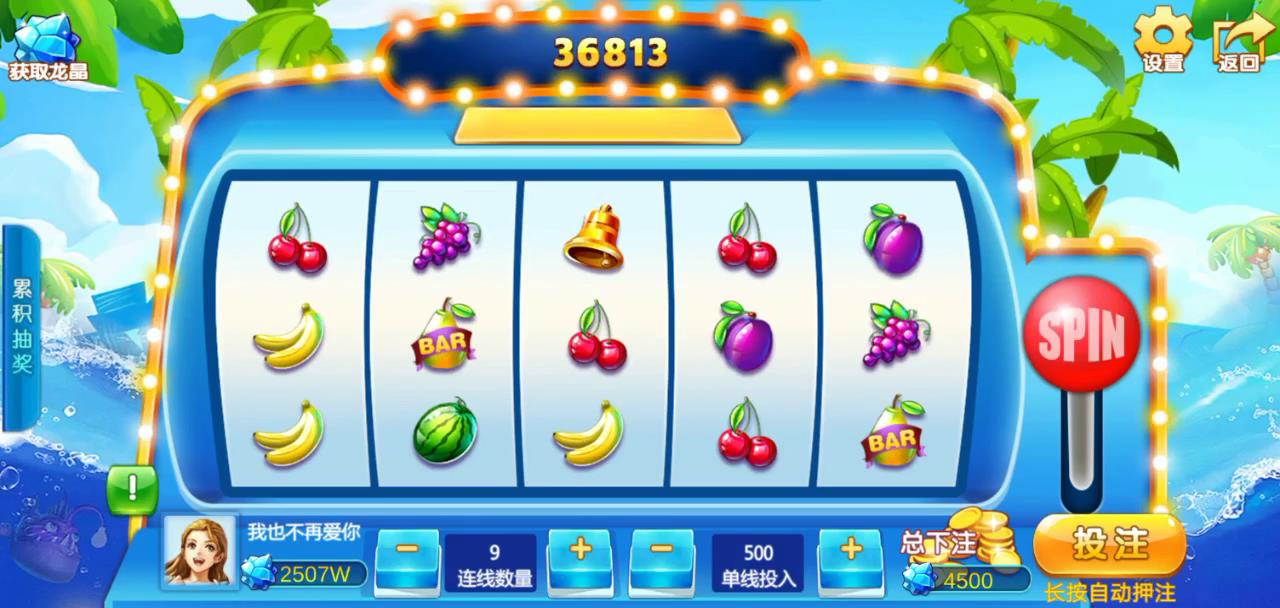This screenshot has width=1280, height=608.
Task: Open the 设置 settings gear
Action: coord(1163,40)
